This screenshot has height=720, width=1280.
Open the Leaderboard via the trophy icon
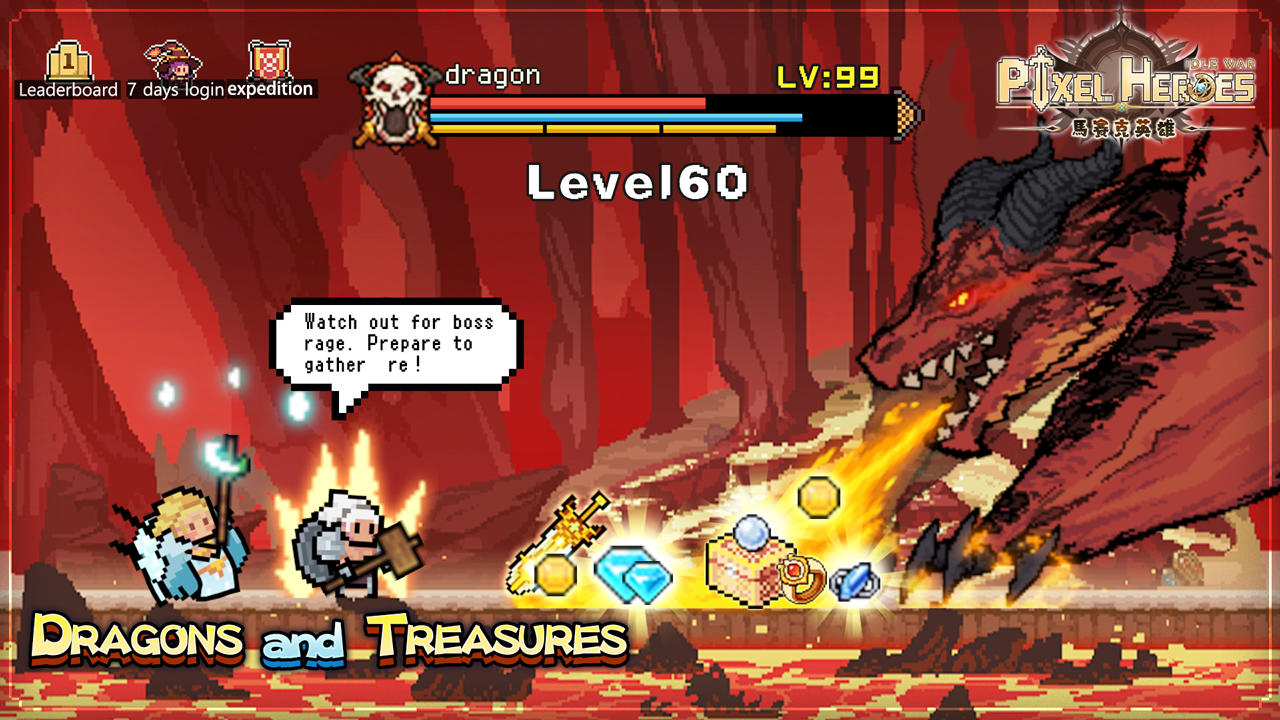coord(66,62)
